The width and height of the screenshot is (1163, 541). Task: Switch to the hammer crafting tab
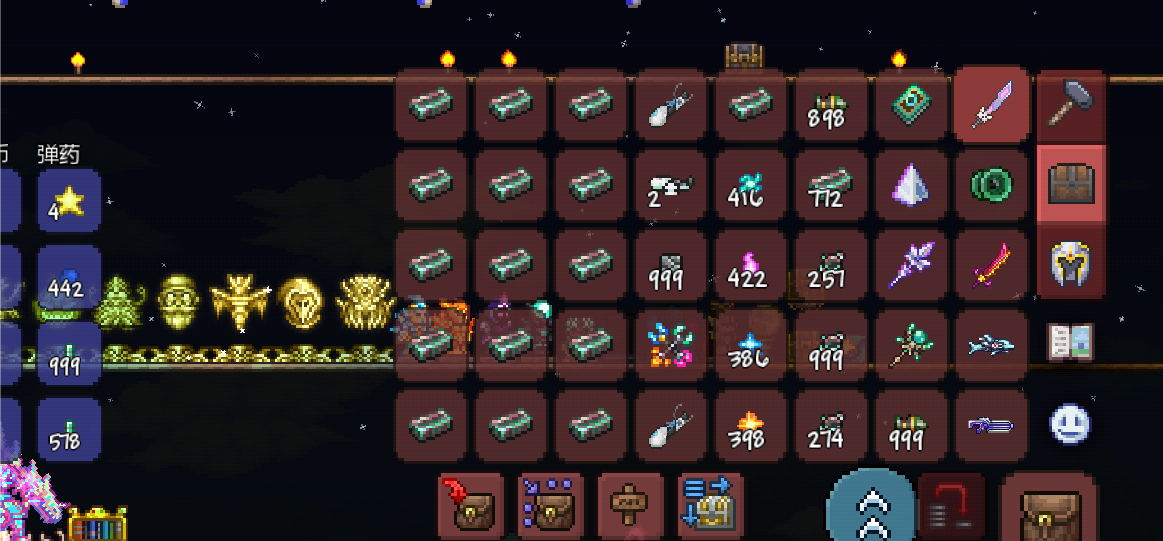(x=1070, y=105)
